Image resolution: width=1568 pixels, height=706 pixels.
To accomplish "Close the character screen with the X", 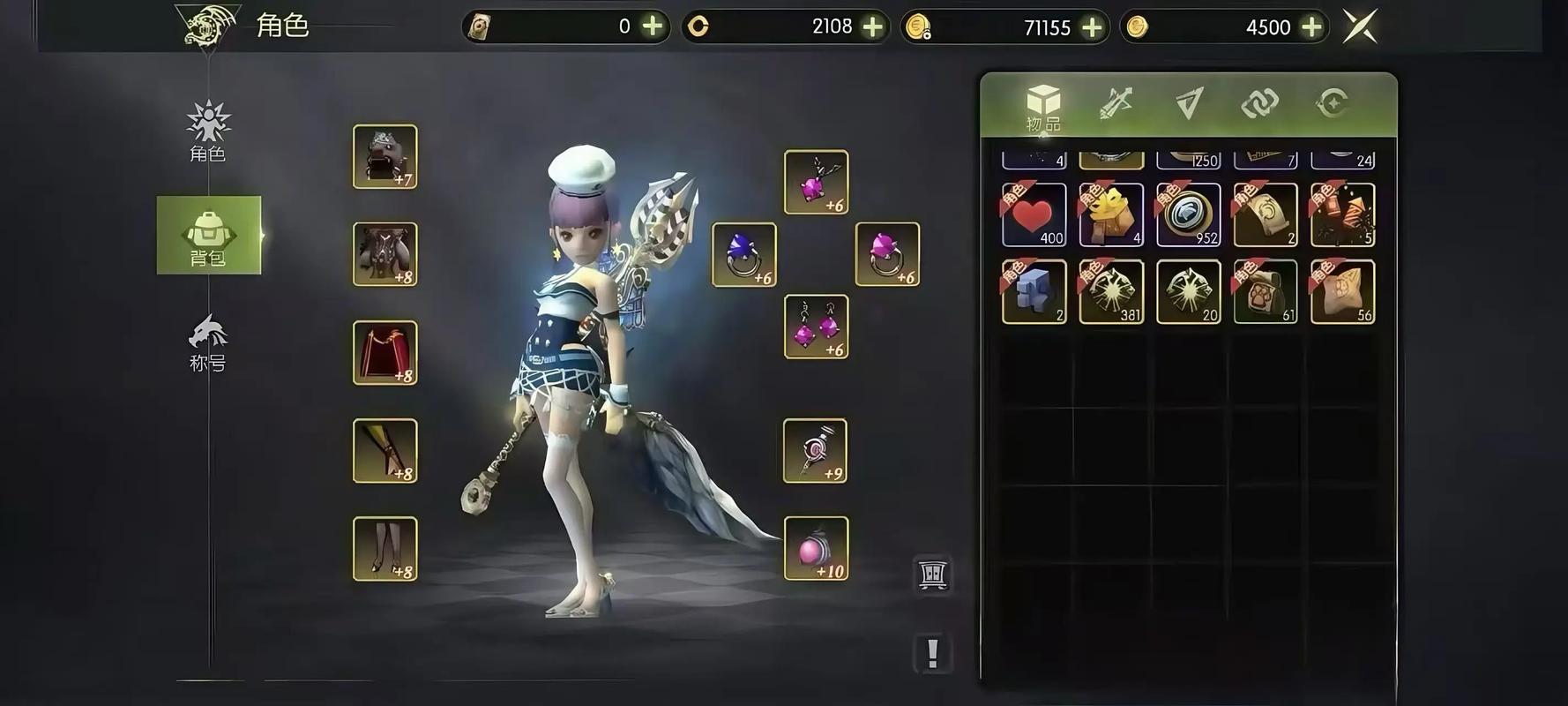I will (1359, 26).
